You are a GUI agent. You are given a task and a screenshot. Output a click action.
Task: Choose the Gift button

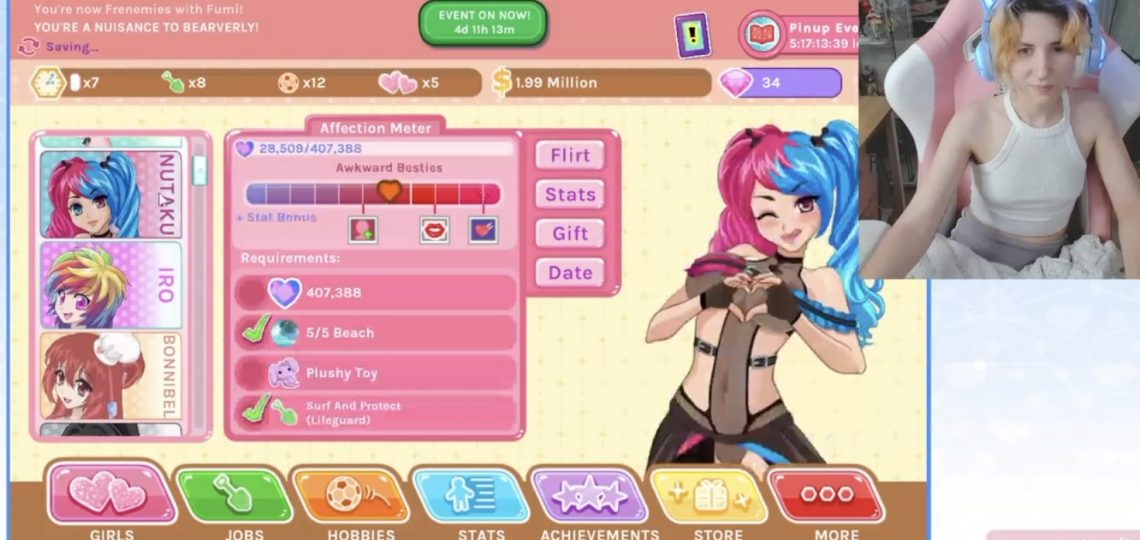(x=570, y=233)
